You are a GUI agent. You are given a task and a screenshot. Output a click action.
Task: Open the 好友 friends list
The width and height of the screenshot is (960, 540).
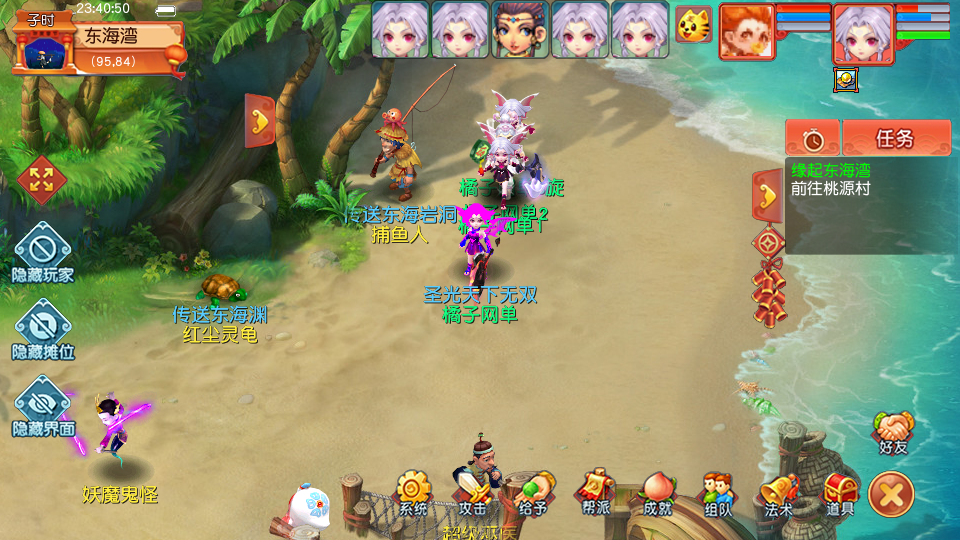[x=894, y=431]
